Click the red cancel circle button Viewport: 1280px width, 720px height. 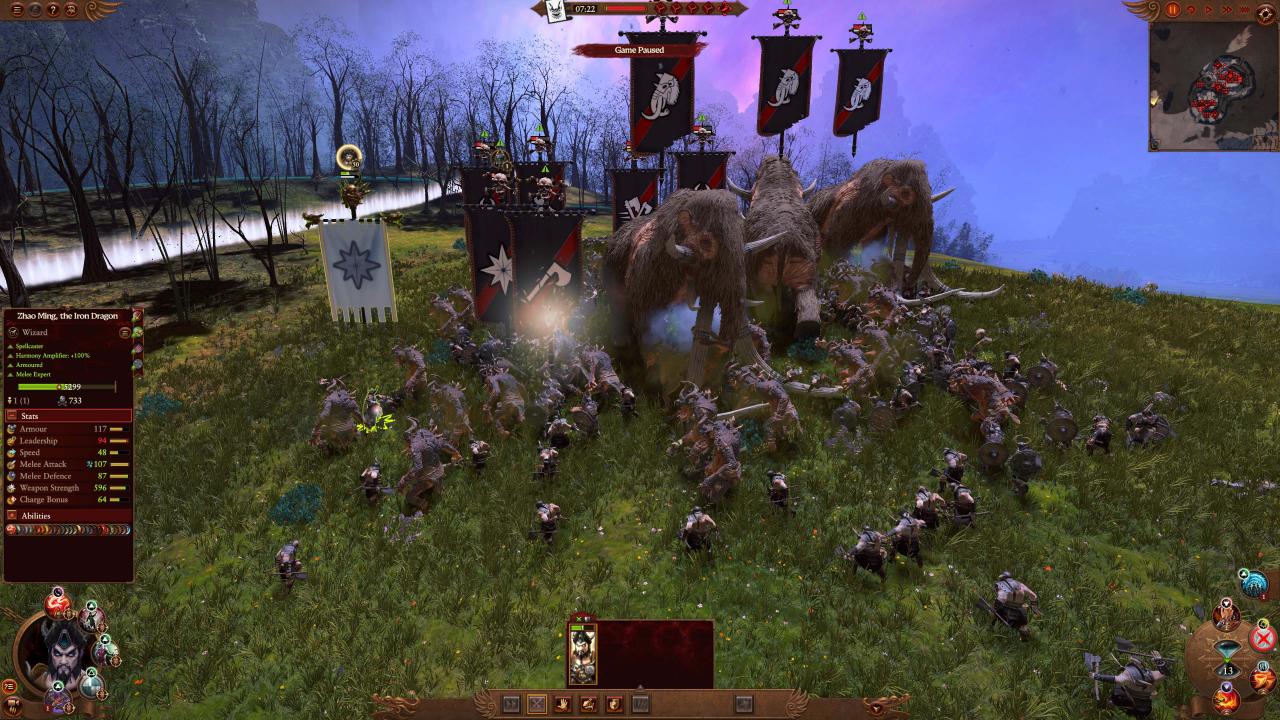pos(1263,638)
